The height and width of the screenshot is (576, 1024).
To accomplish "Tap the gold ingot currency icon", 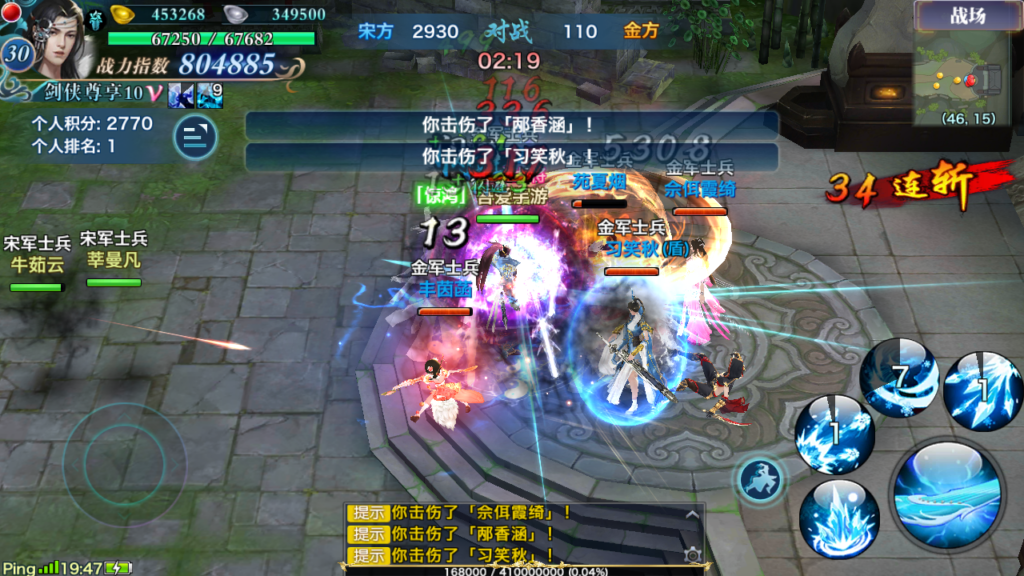I will pos(122,14).
